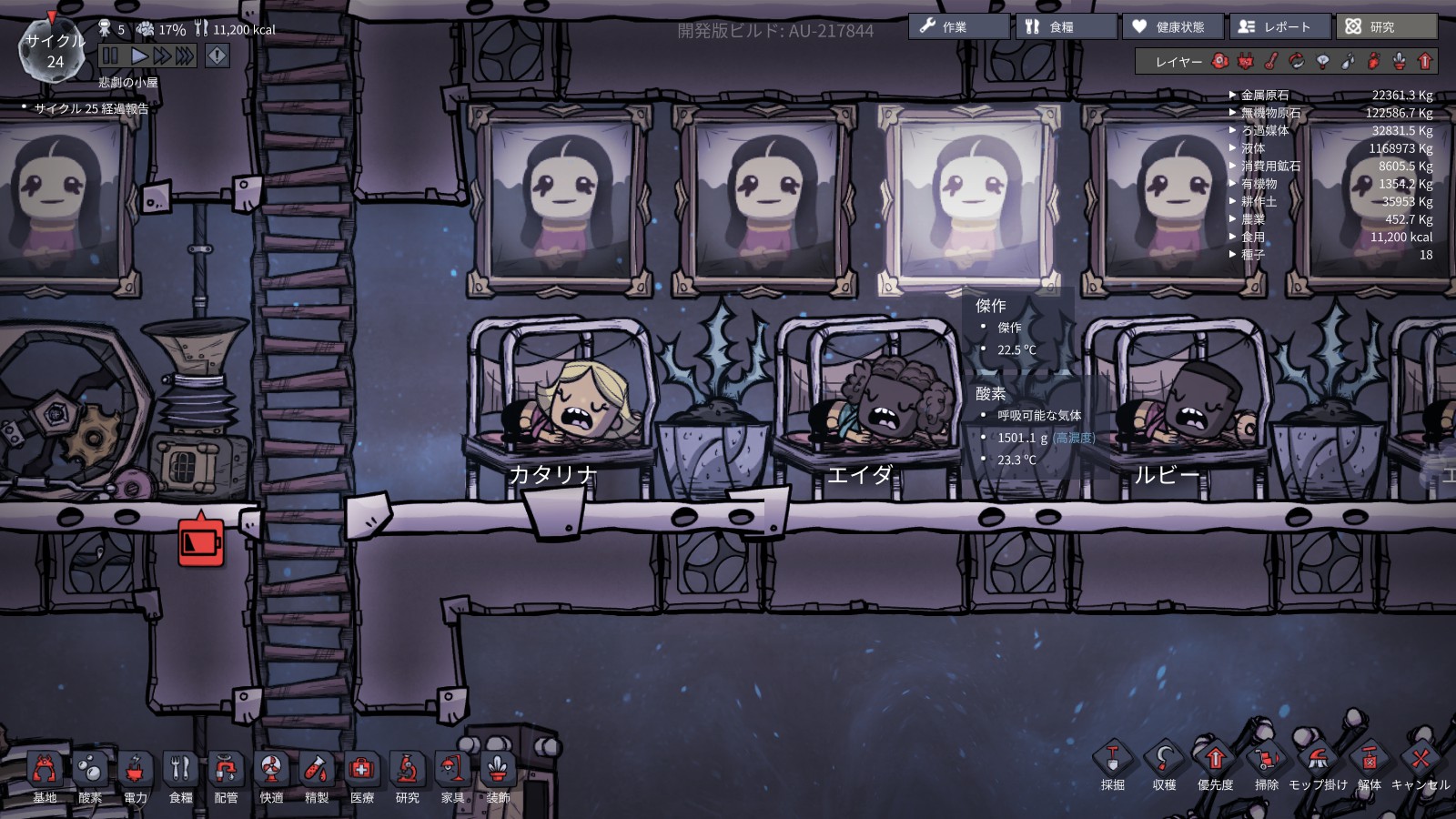Open the サイクル 25 経過報告 notification
Screen dimensions: 1456x819
click(91, 108)
